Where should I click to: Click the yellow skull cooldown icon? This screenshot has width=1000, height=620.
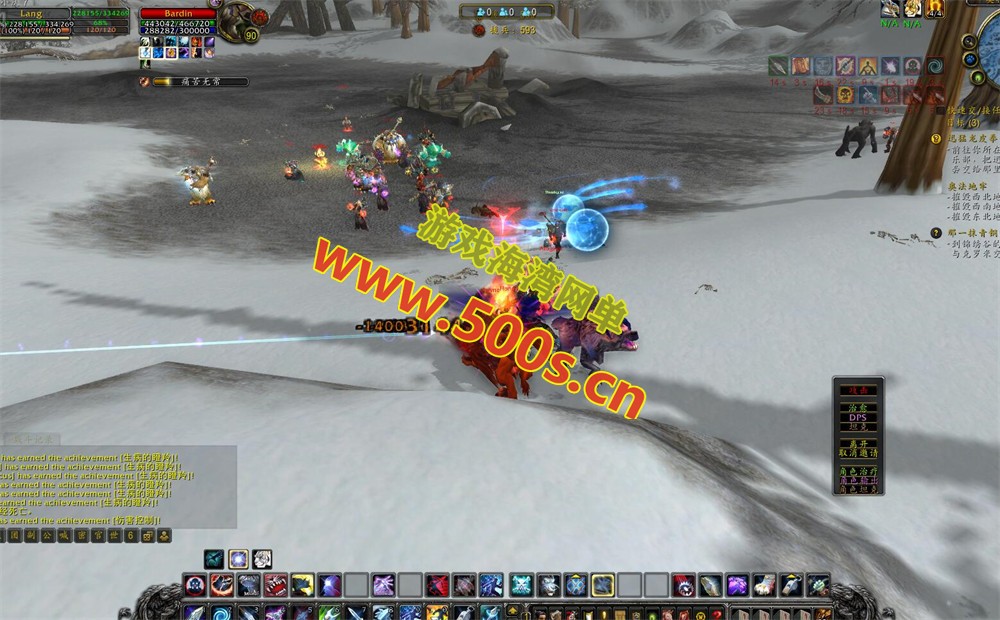845,94
